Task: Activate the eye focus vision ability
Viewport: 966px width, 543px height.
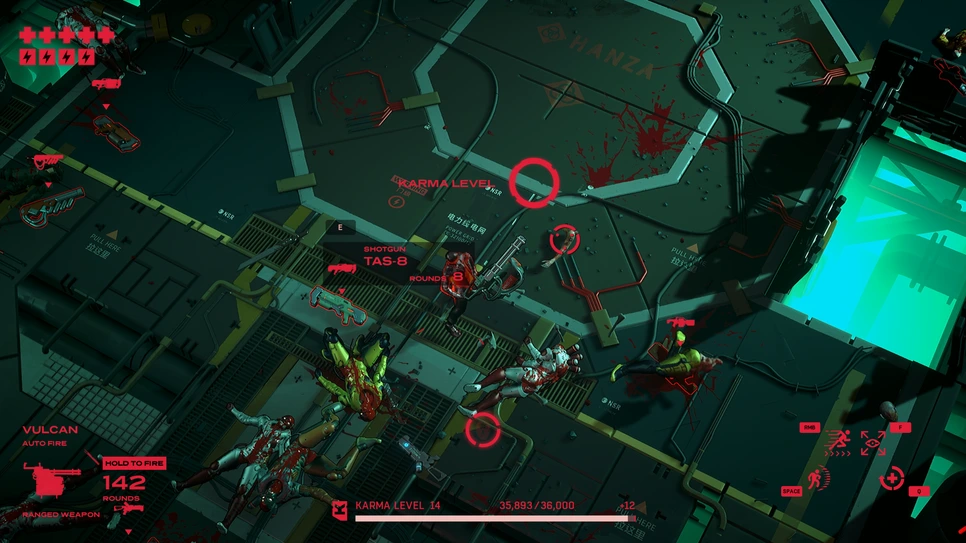Action: [873, 443]
